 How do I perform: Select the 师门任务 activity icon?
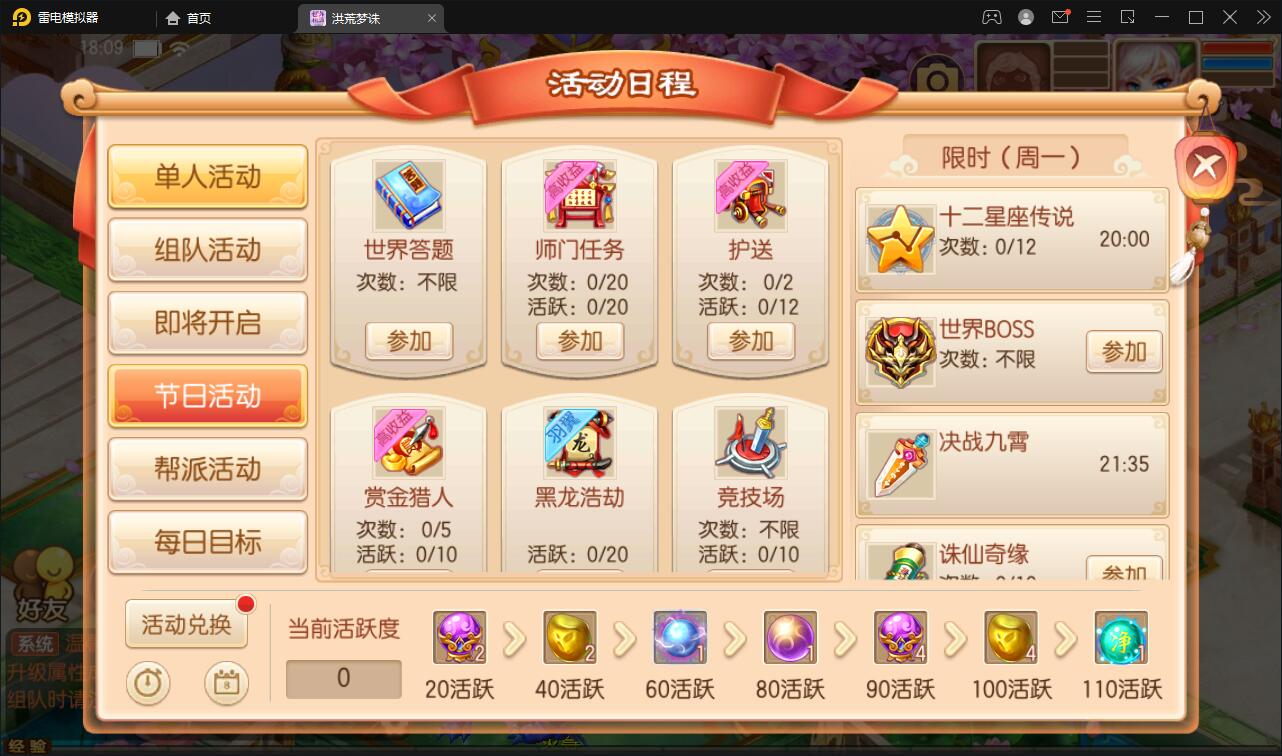[578, 196]
